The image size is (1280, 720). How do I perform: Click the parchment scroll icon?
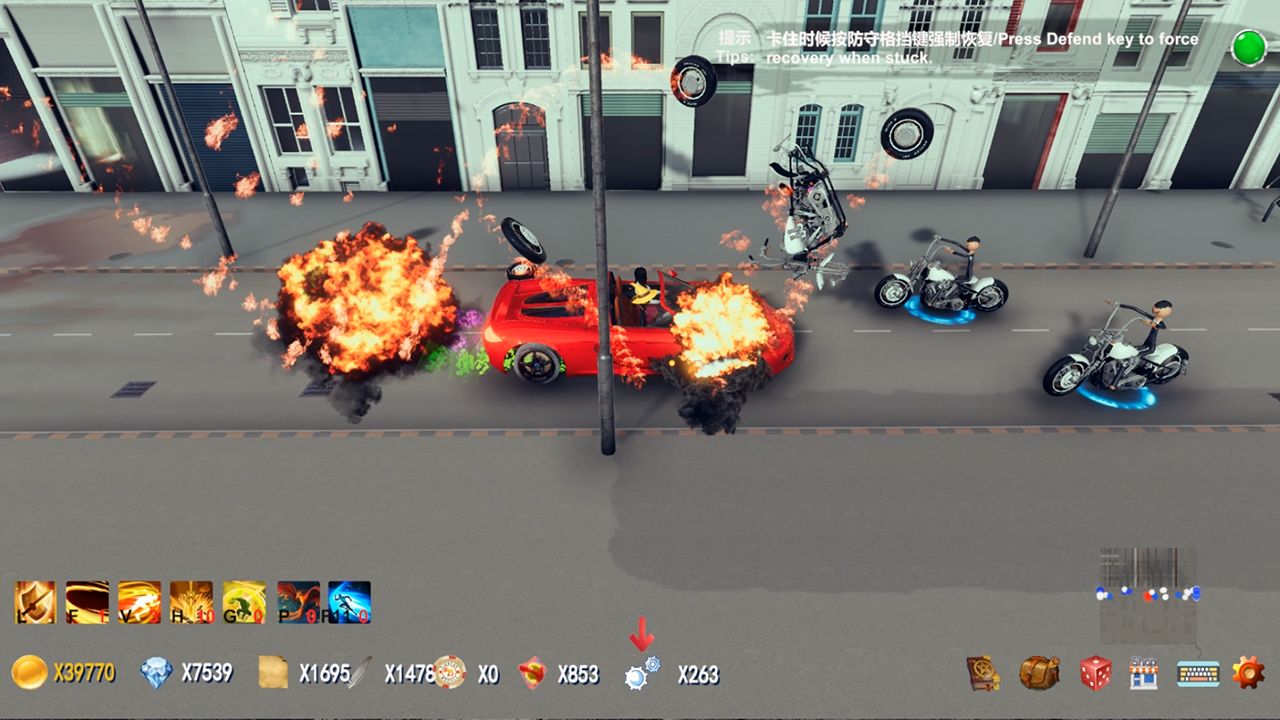click(273, 673)
